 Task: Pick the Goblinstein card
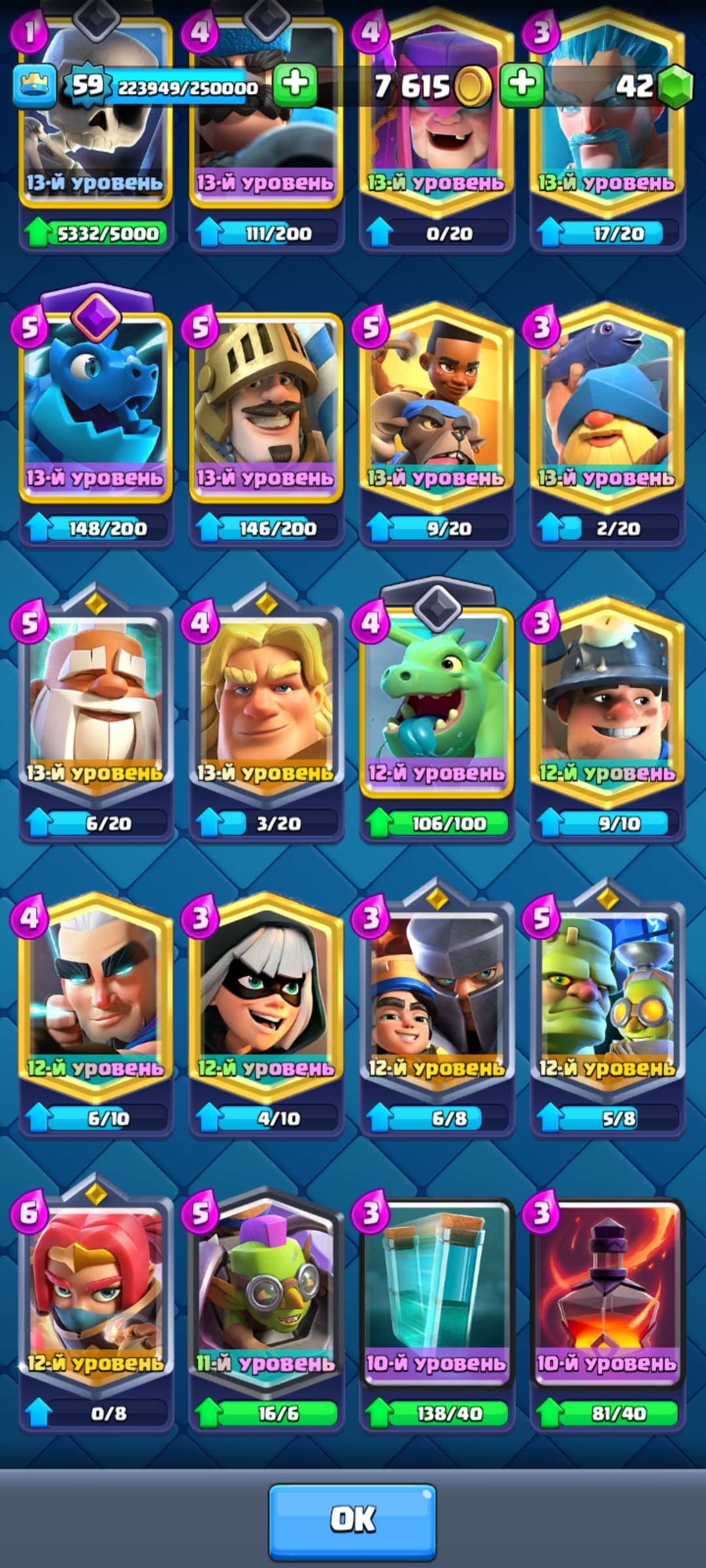pos(607,993)
